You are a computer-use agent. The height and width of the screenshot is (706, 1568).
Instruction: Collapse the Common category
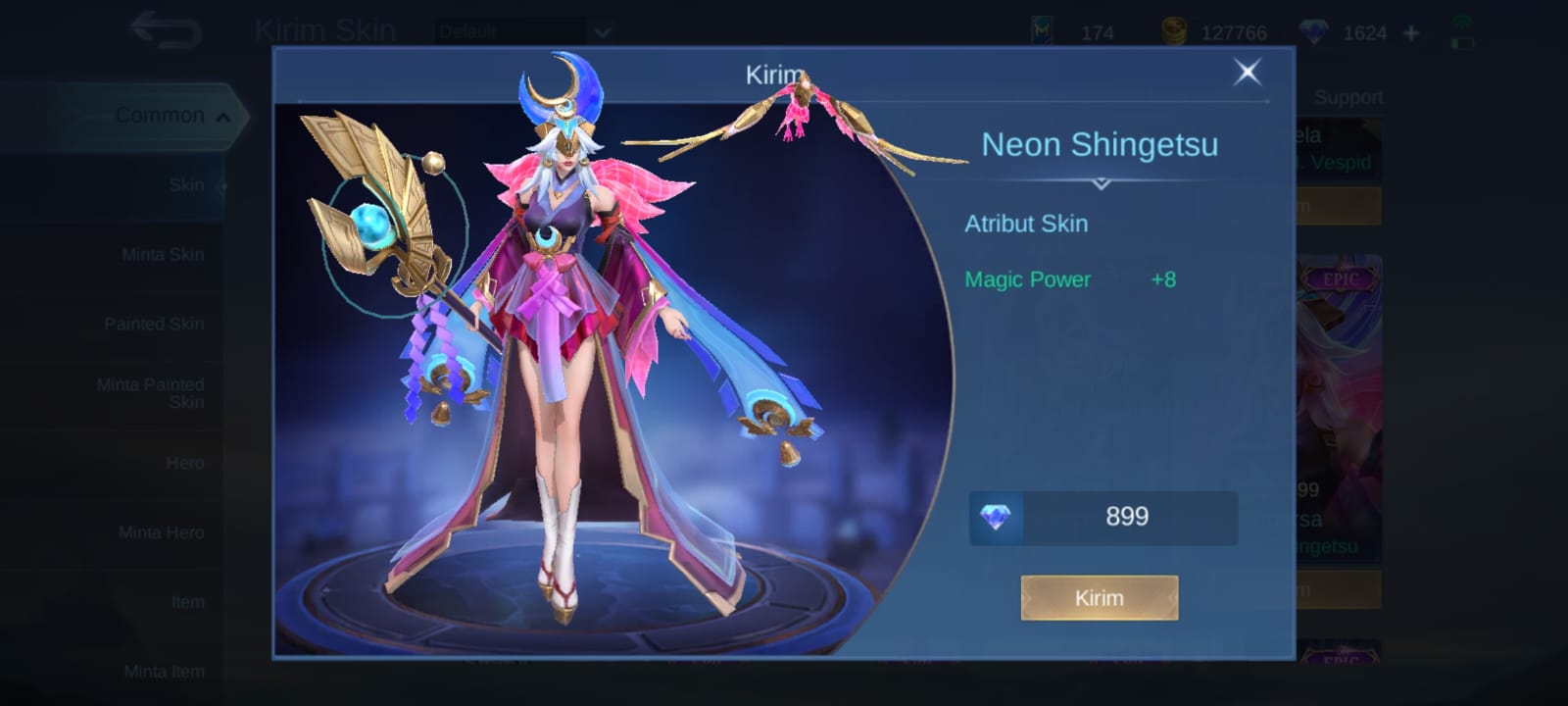[x=162, y=116]
